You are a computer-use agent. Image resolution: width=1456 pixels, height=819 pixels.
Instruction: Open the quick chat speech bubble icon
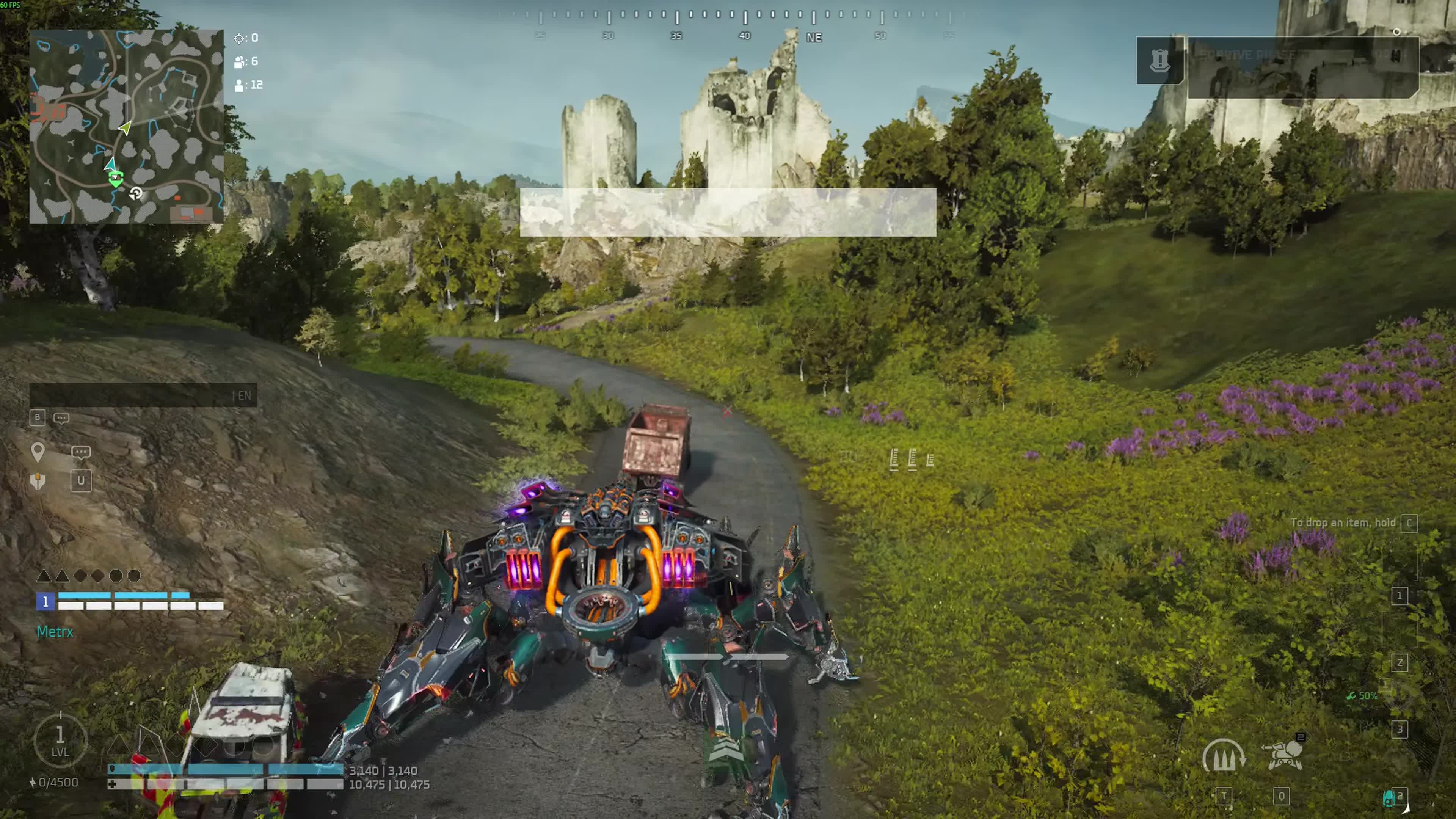81,452
